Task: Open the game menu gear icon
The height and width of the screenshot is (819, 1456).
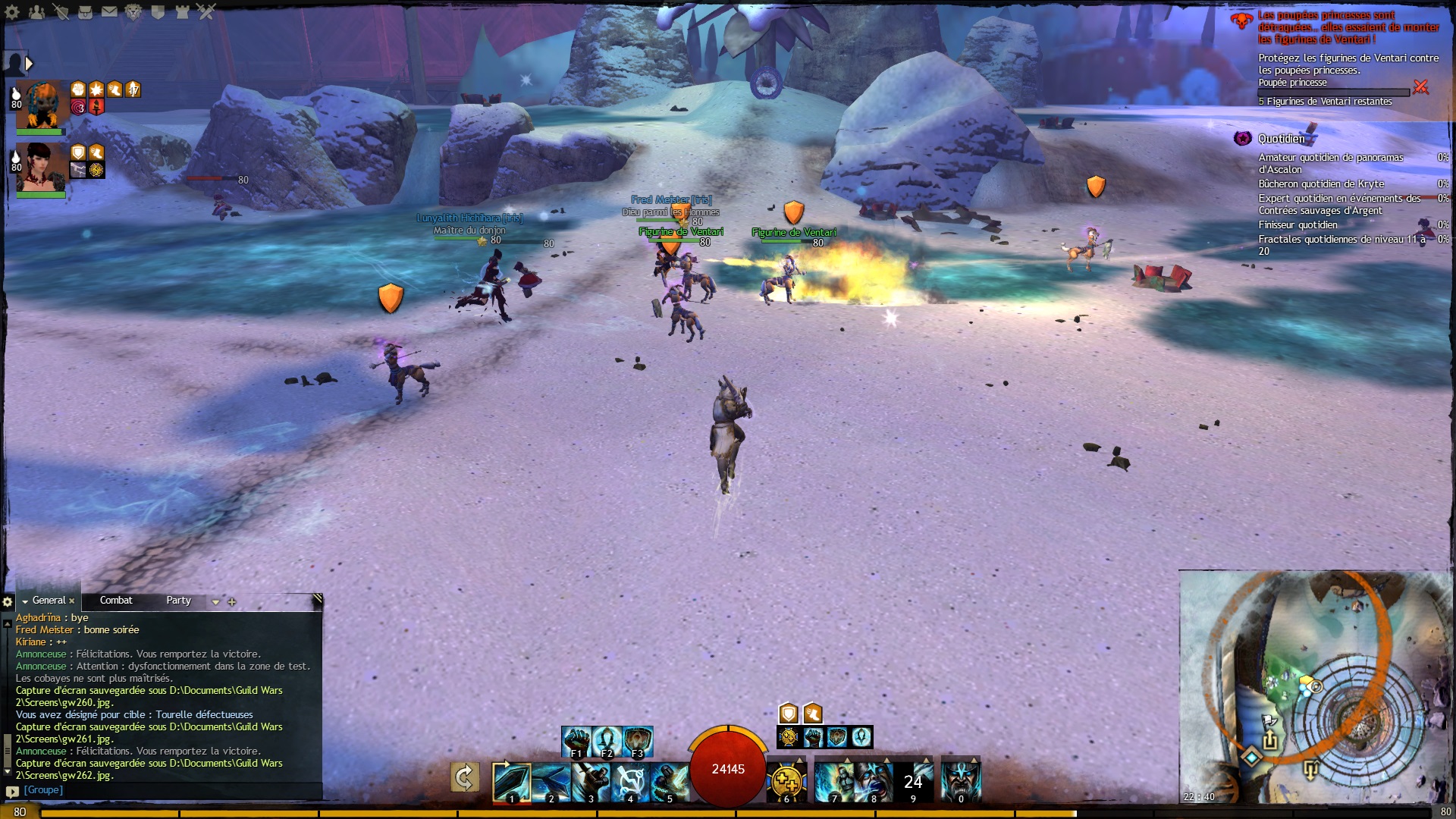Action: [x=12, y=11]
